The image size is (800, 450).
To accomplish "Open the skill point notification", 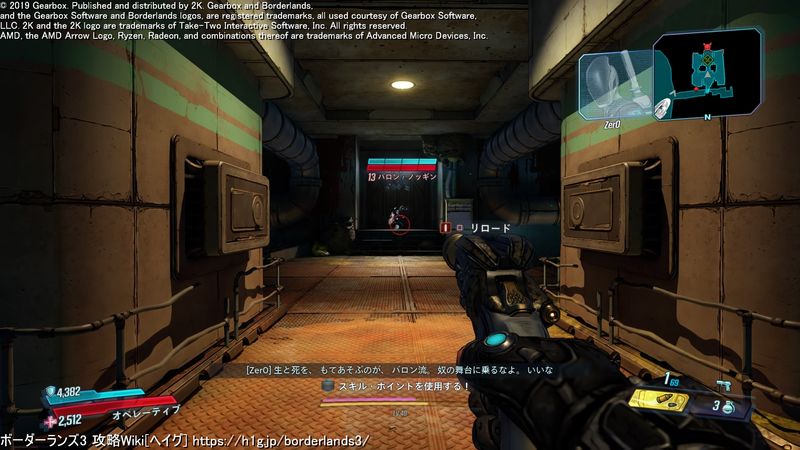I will (397, 386).
